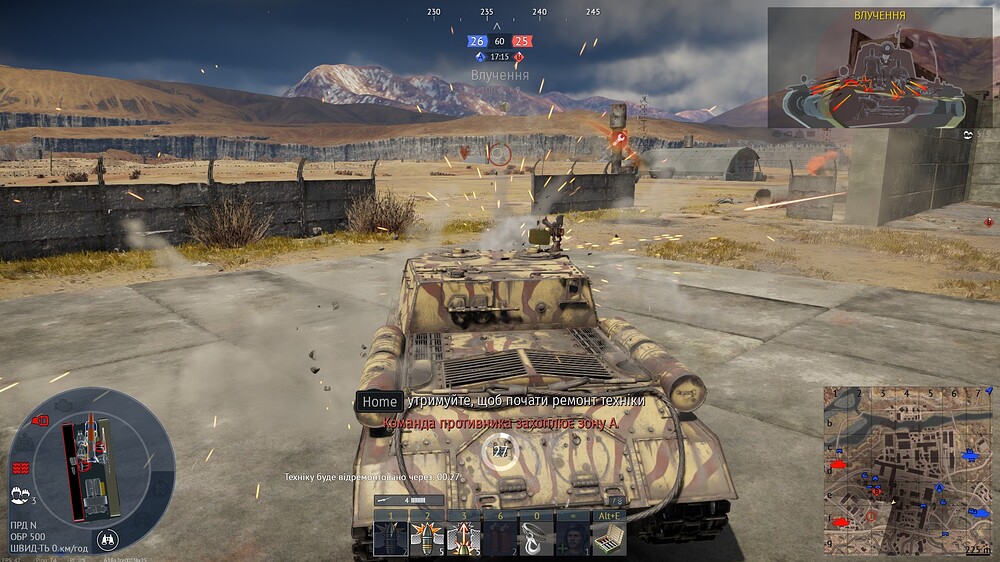Viewport: 1000px width, 562px height.
Task: Open the minimap in the corner
Action: coord(906,470)
